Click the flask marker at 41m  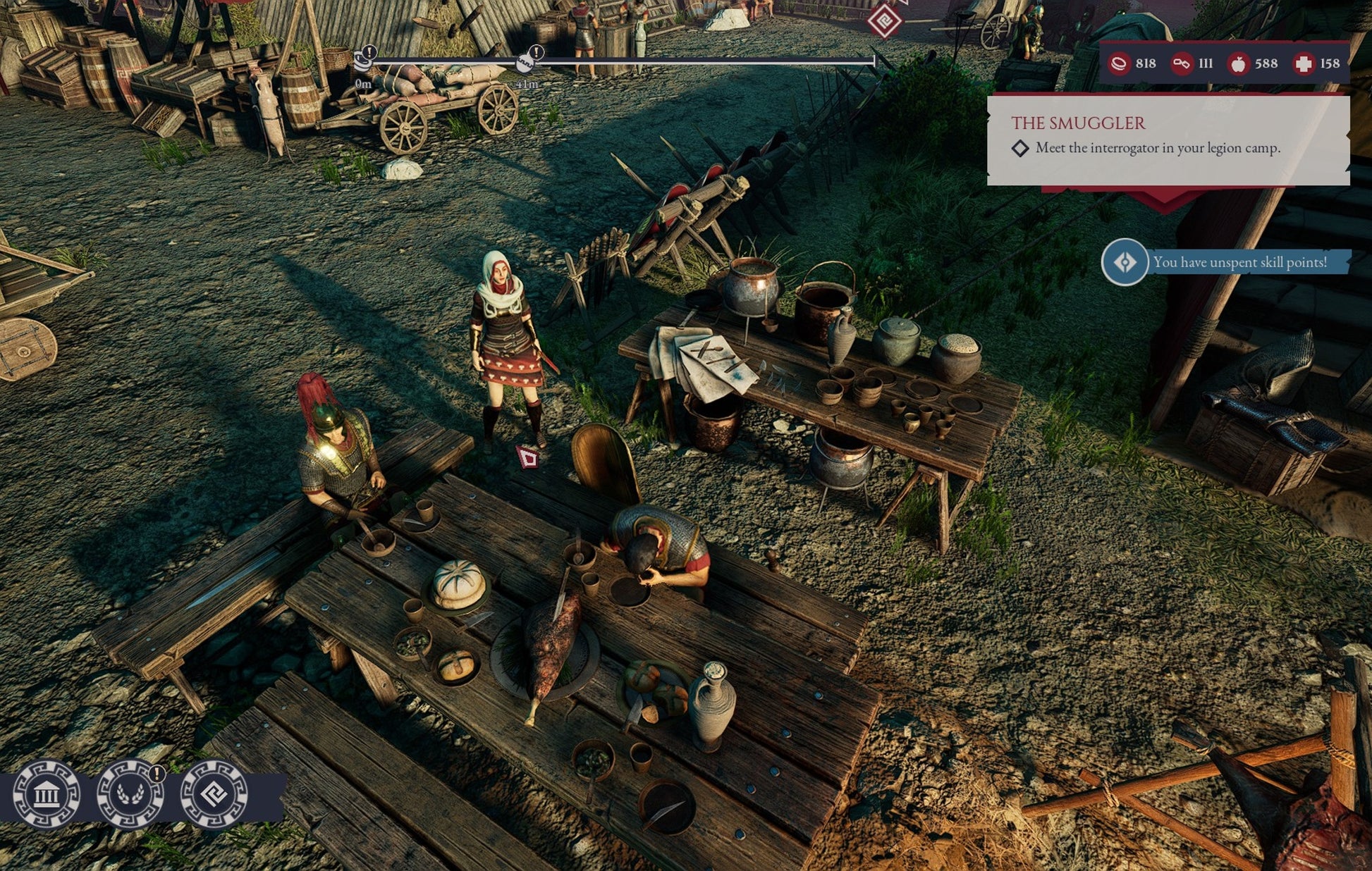[x=525, y=63]
